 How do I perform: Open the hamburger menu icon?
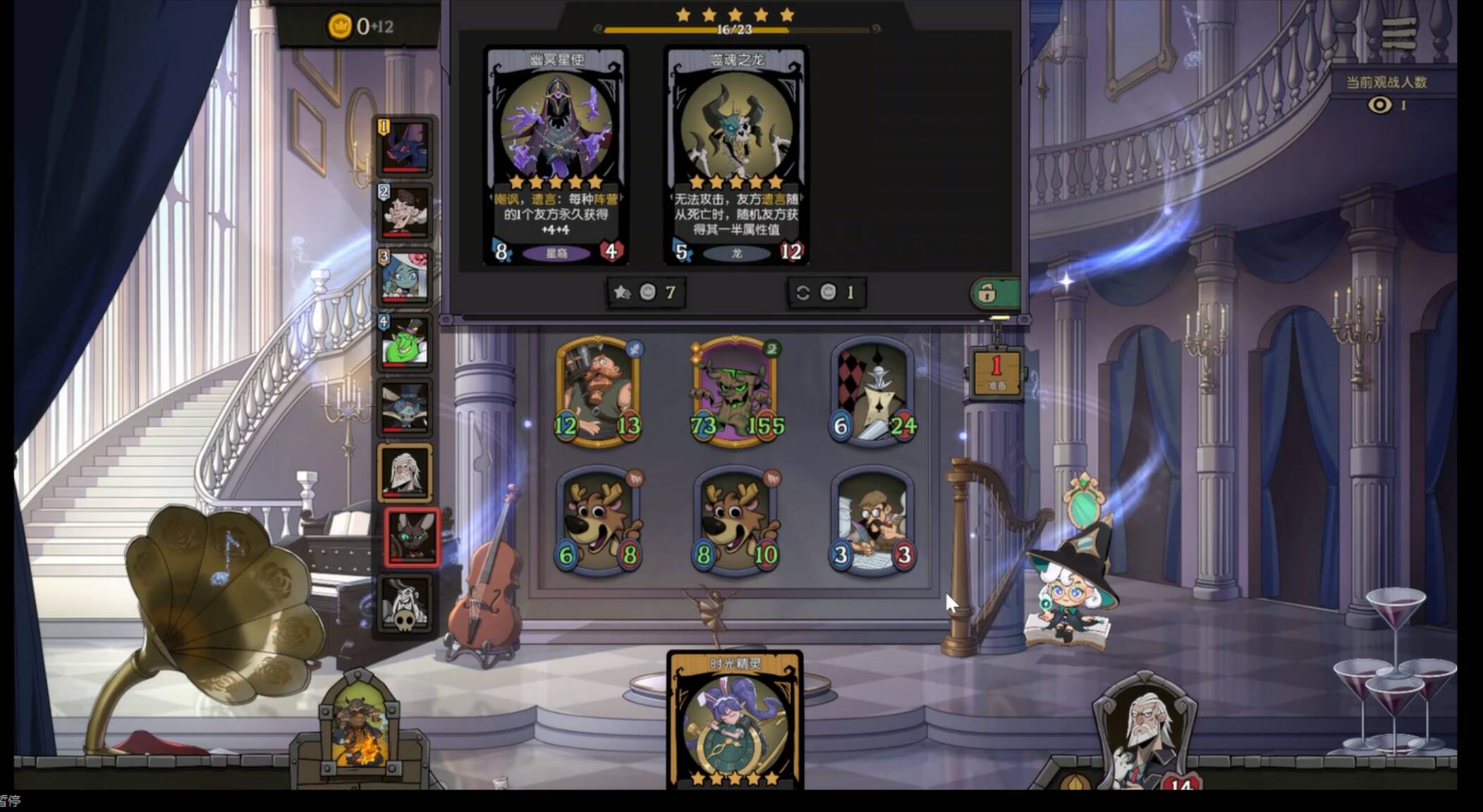[x=1398, y=33]
